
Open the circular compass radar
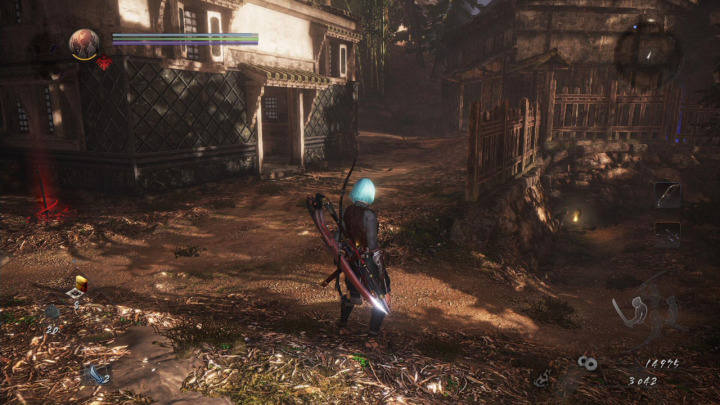(x=647, y=49)
